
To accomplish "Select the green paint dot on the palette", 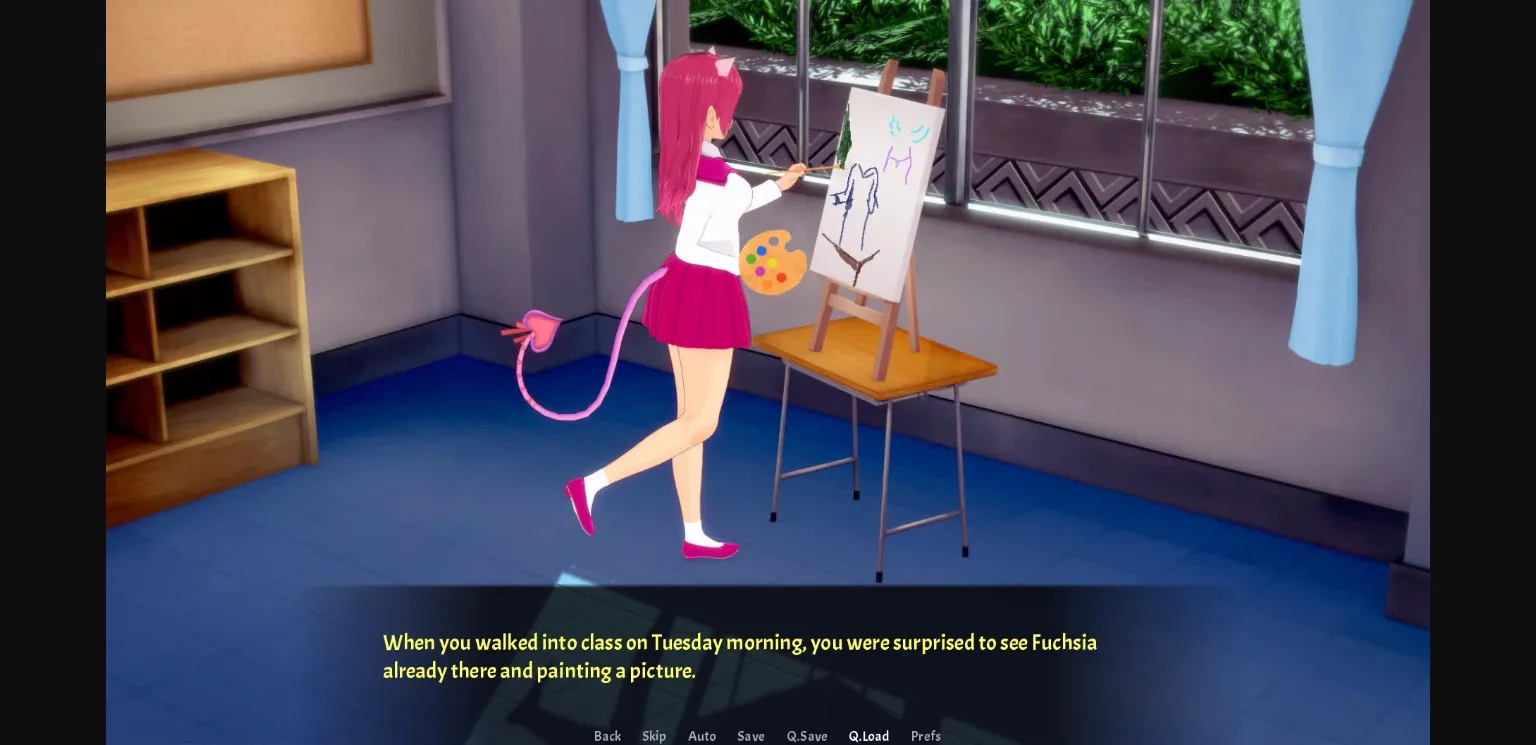I will click(x=751, y=259).
